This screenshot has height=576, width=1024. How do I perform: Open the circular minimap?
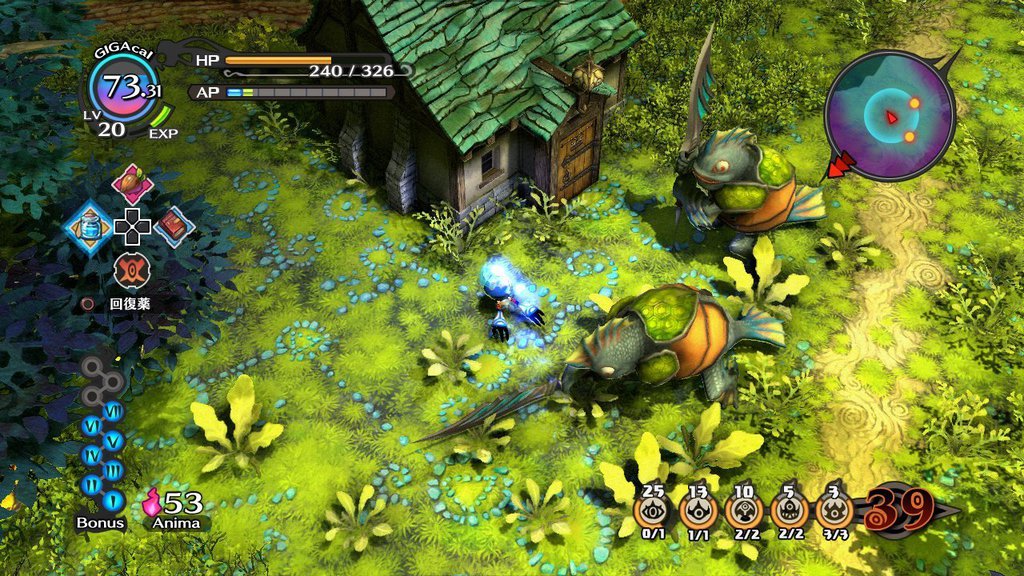point(889,116)
